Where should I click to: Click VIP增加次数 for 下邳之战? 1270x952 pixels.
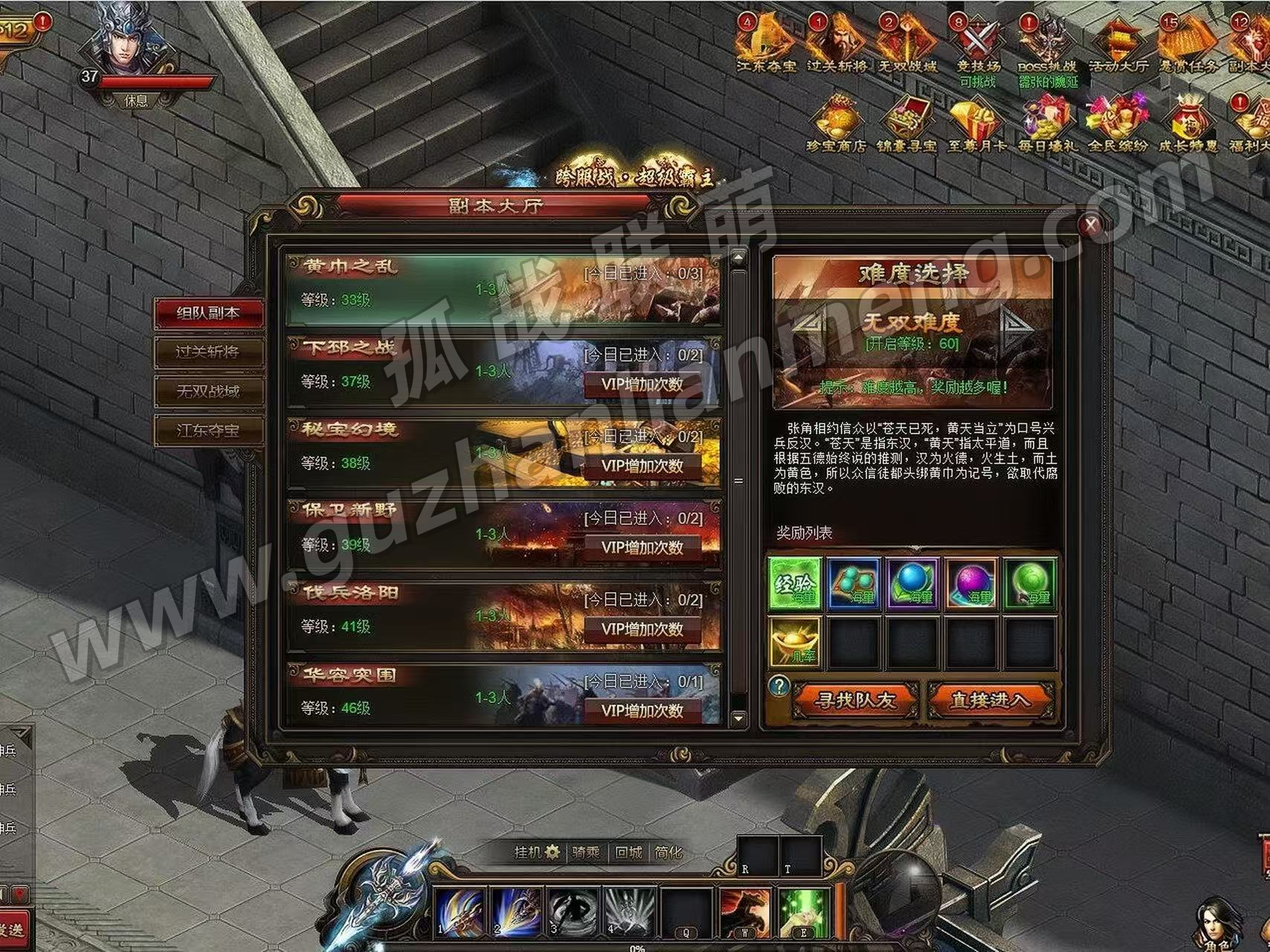coord(642,385)
